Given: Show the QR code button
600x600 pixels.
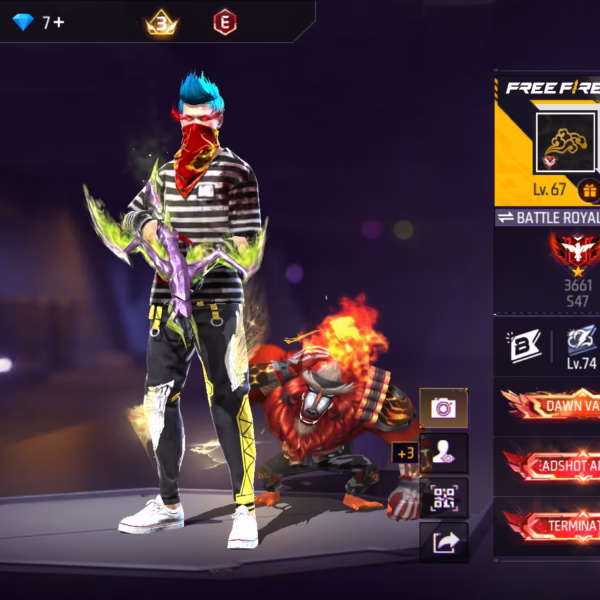Looking at the screenshot, I should click(443, 498).
